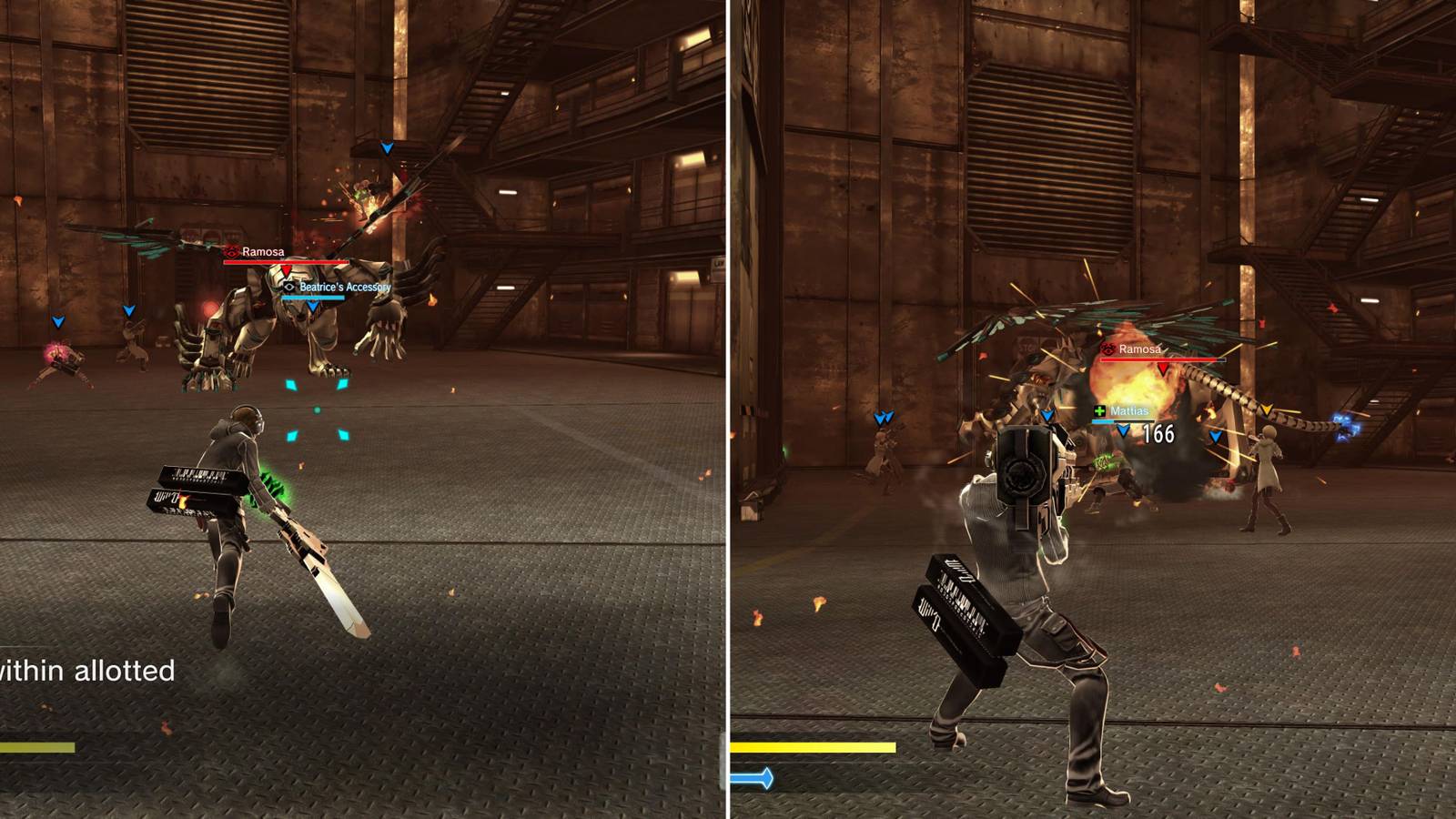This screenshot has height=819, width=1456.
Task: Select the Mattias nameplate label
Action: 1130,411
